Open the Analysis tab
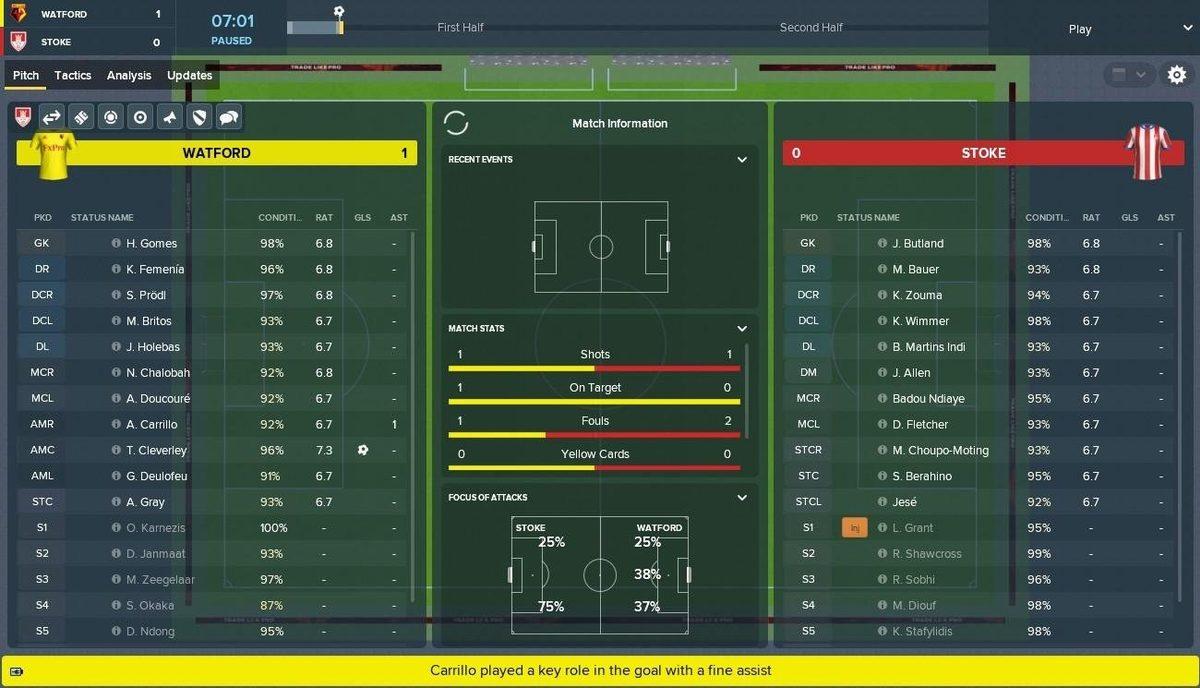Image resolution: width=1200 pixels, height=688 pixels. point(129,75)
